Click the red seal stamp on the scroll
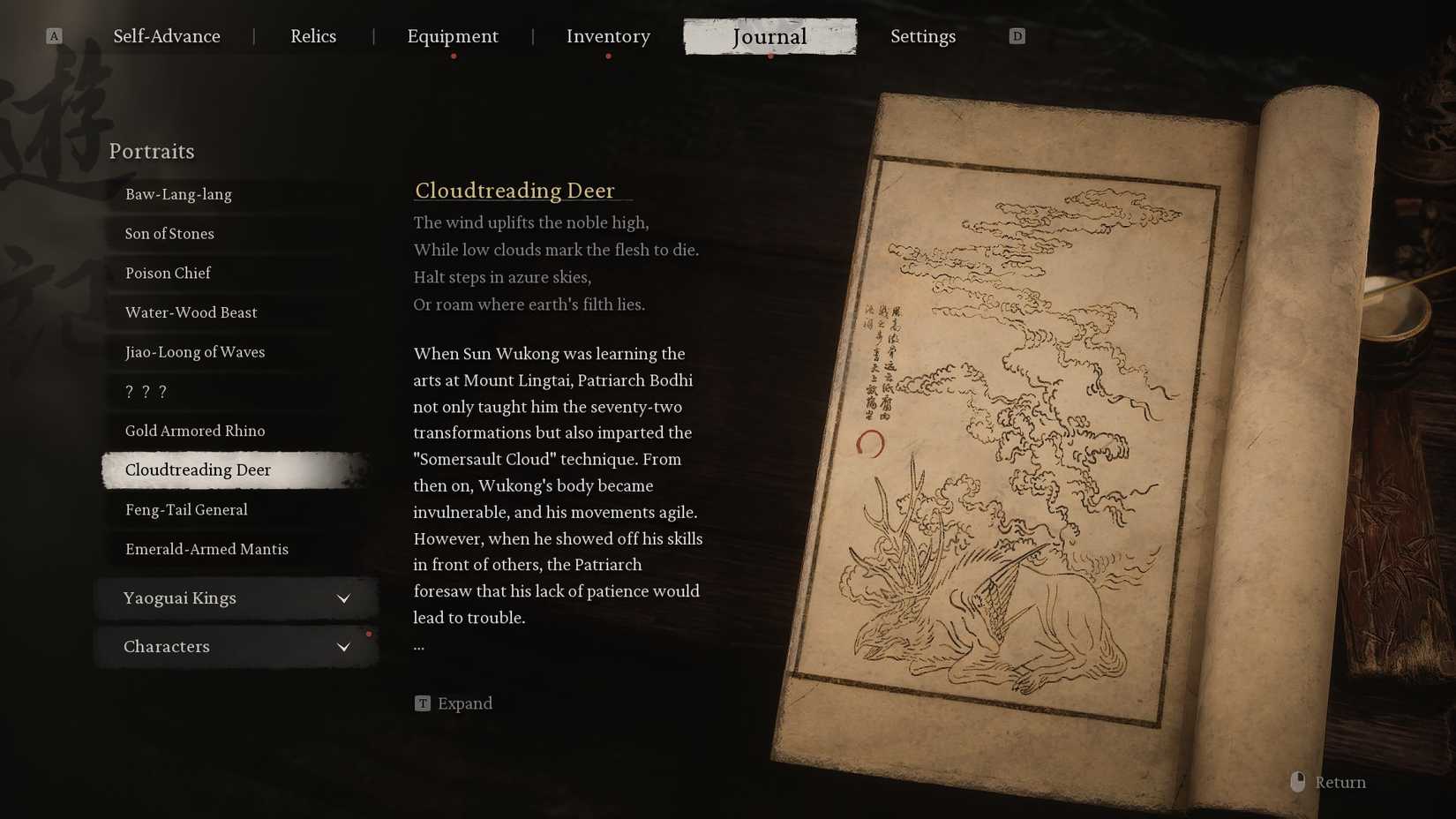The height and width of the screenshot is (819, 1456). point(870,445)
